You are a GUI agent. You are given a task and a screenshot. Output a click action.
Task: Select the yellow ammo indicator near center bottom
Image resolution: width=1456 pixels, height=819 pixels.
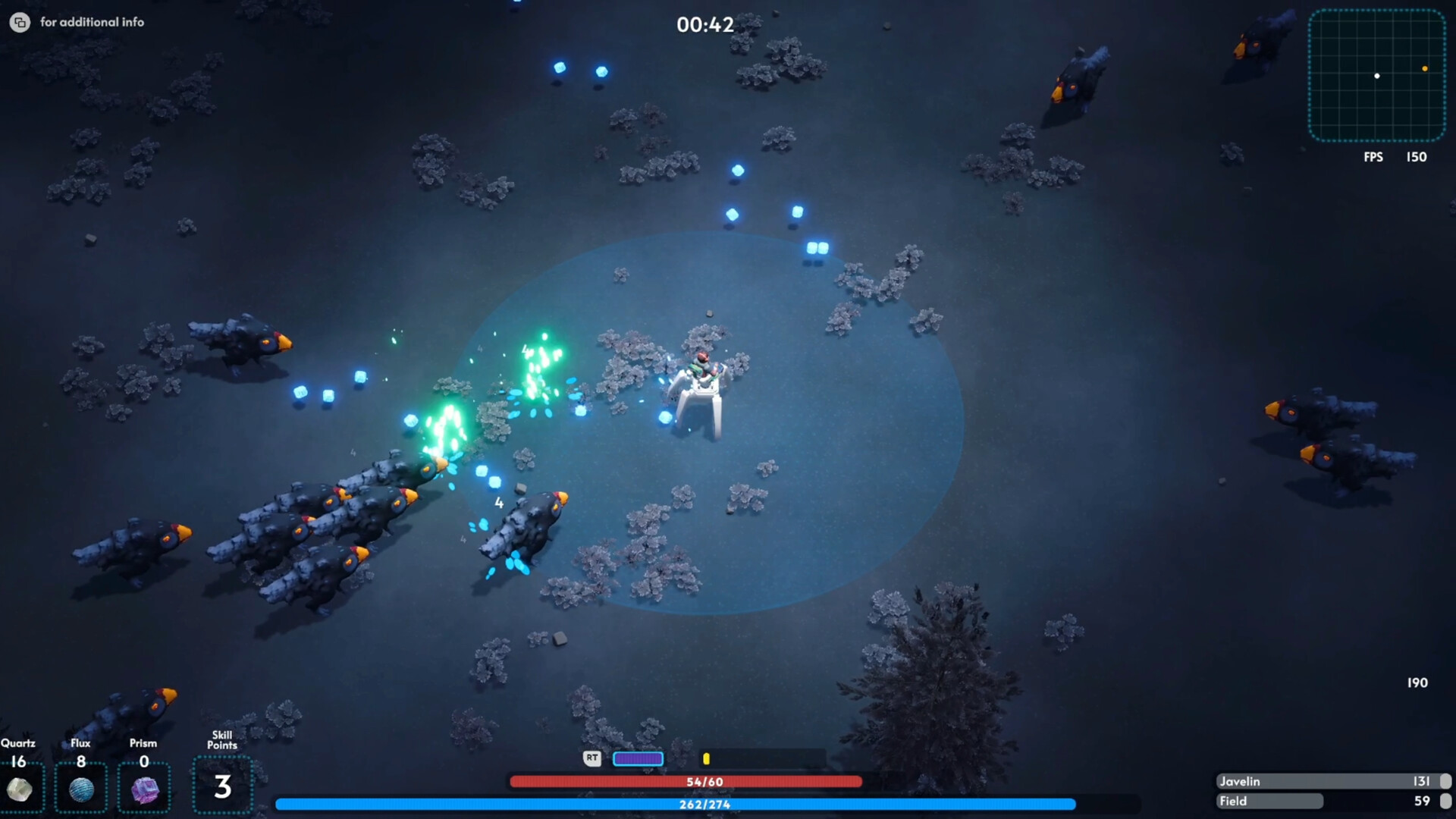(708, 758)
